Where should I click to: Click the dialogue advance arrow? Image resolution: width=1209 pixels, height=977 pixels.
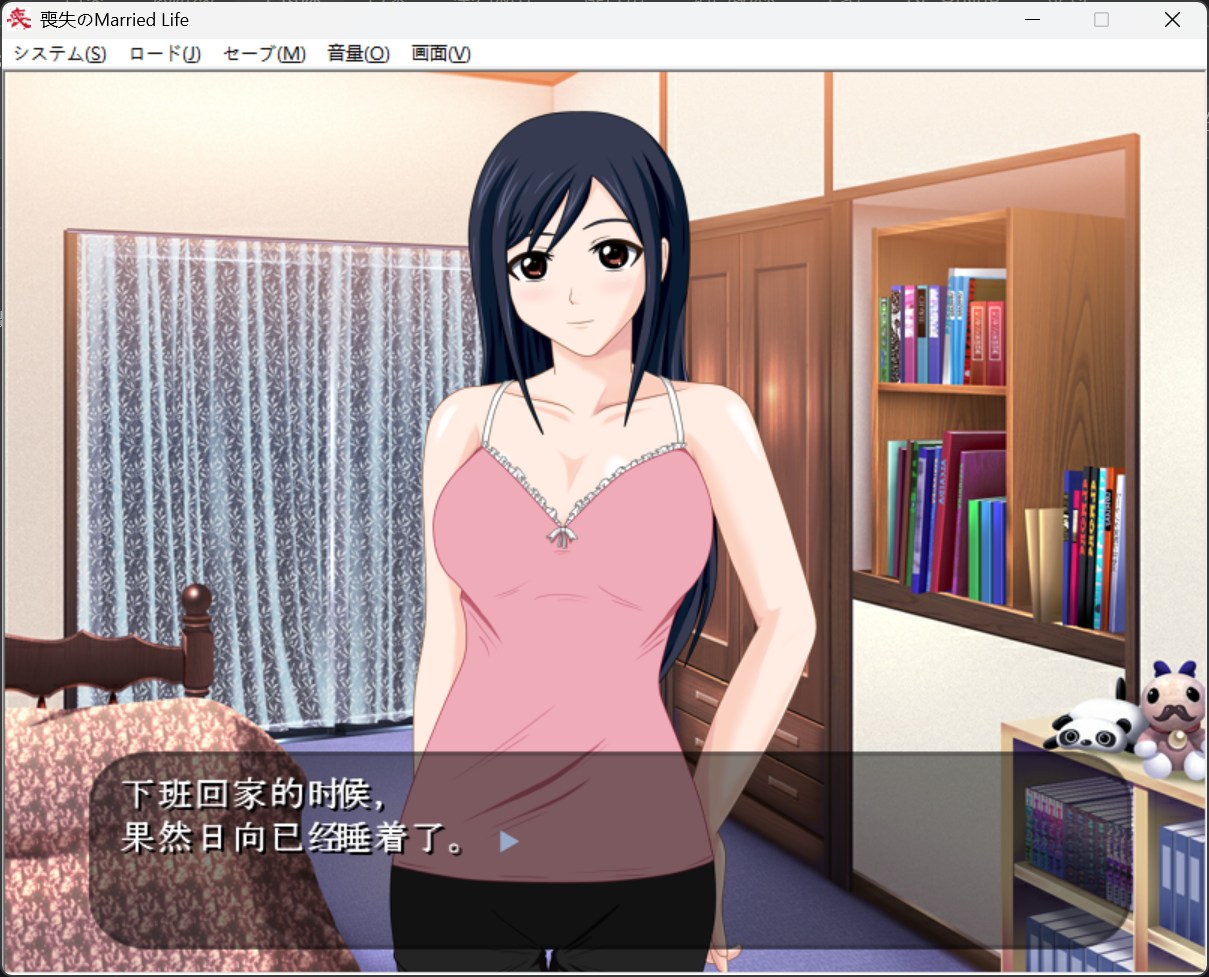point(509,841)
